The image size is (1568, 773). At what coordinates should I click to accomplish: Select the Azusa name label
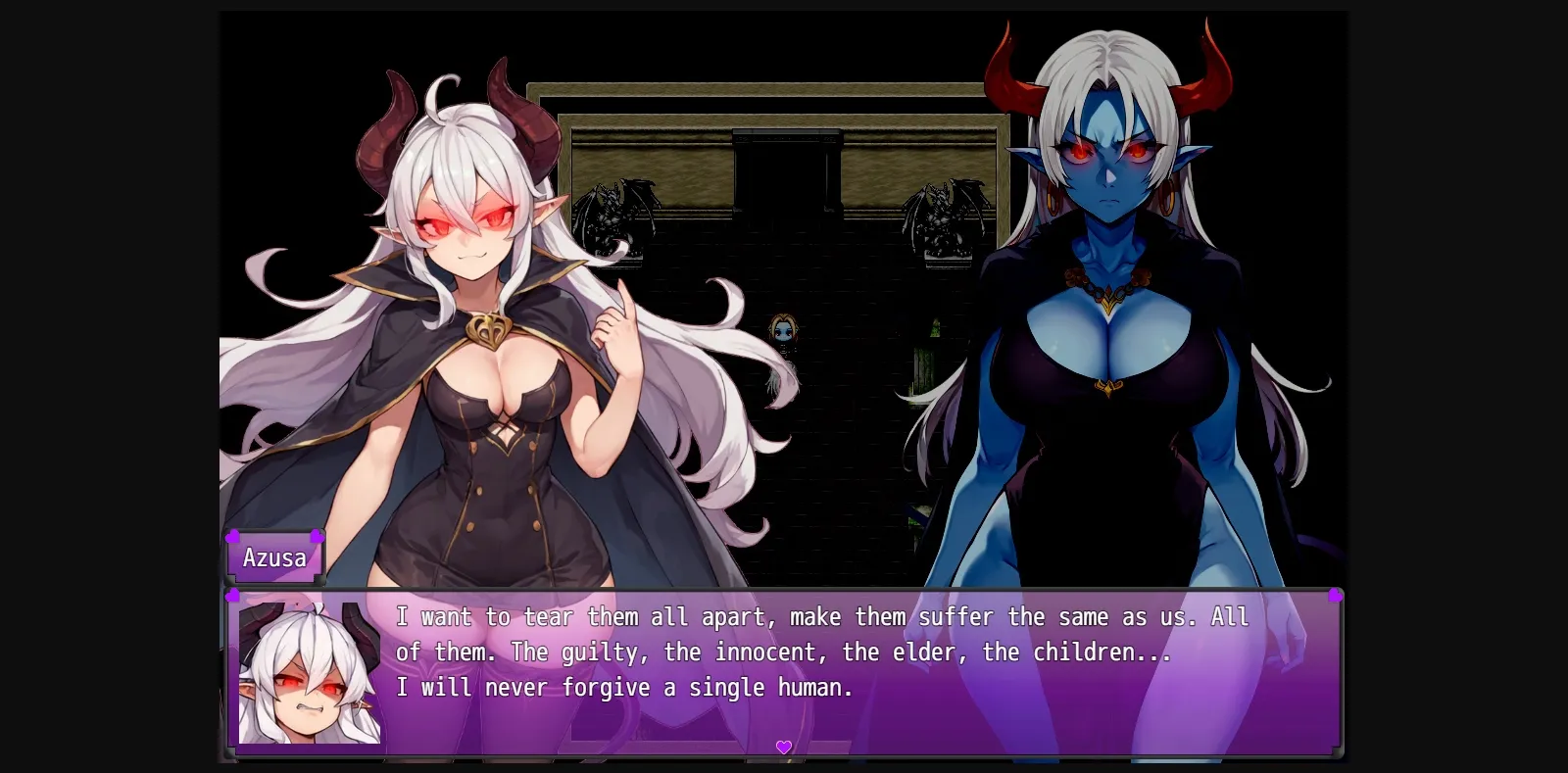point(275,557)
